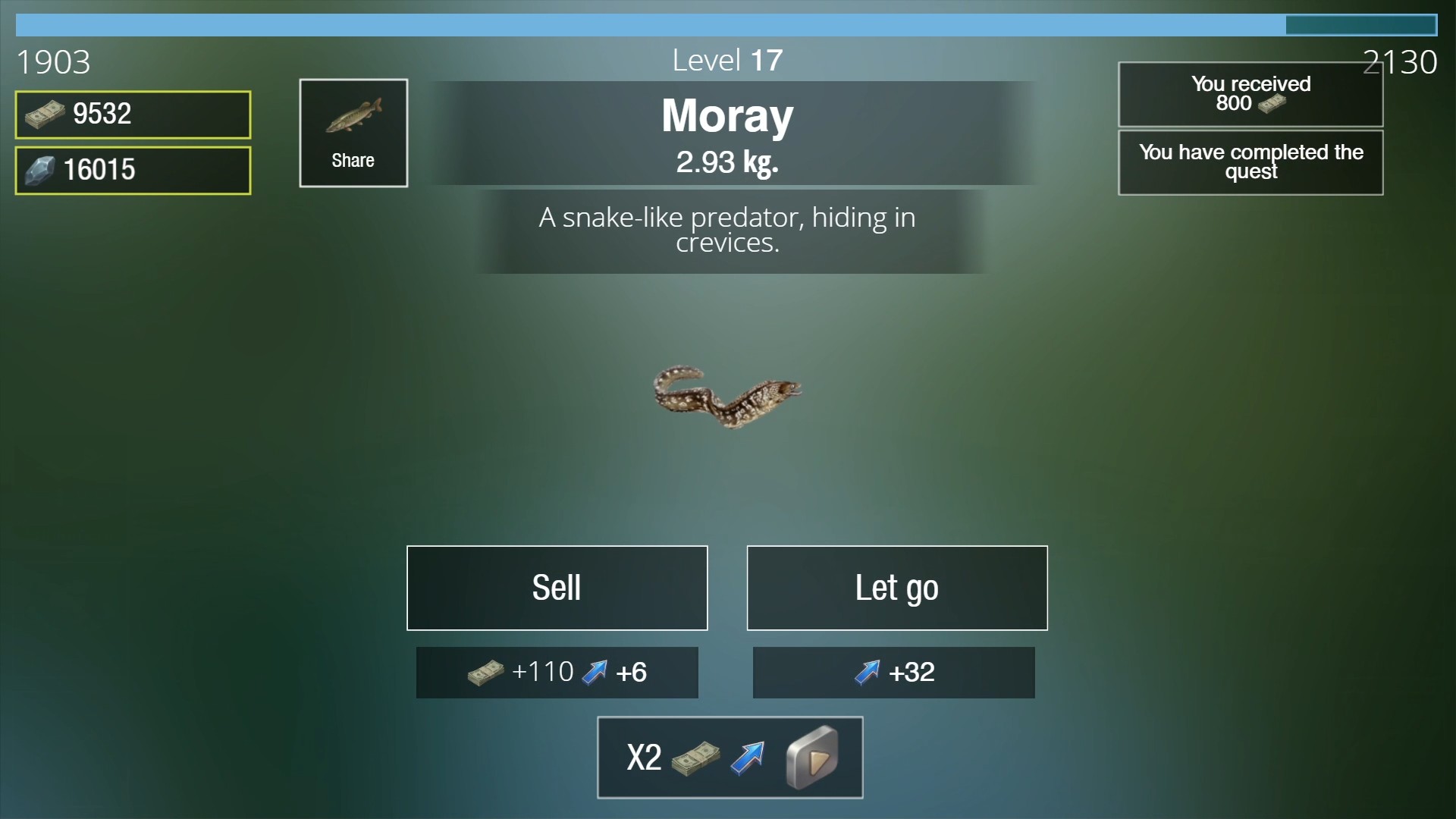Viewport: 1456px width, 819px height.
Task: Click the fish icon above Share
Action: point(353,114)
